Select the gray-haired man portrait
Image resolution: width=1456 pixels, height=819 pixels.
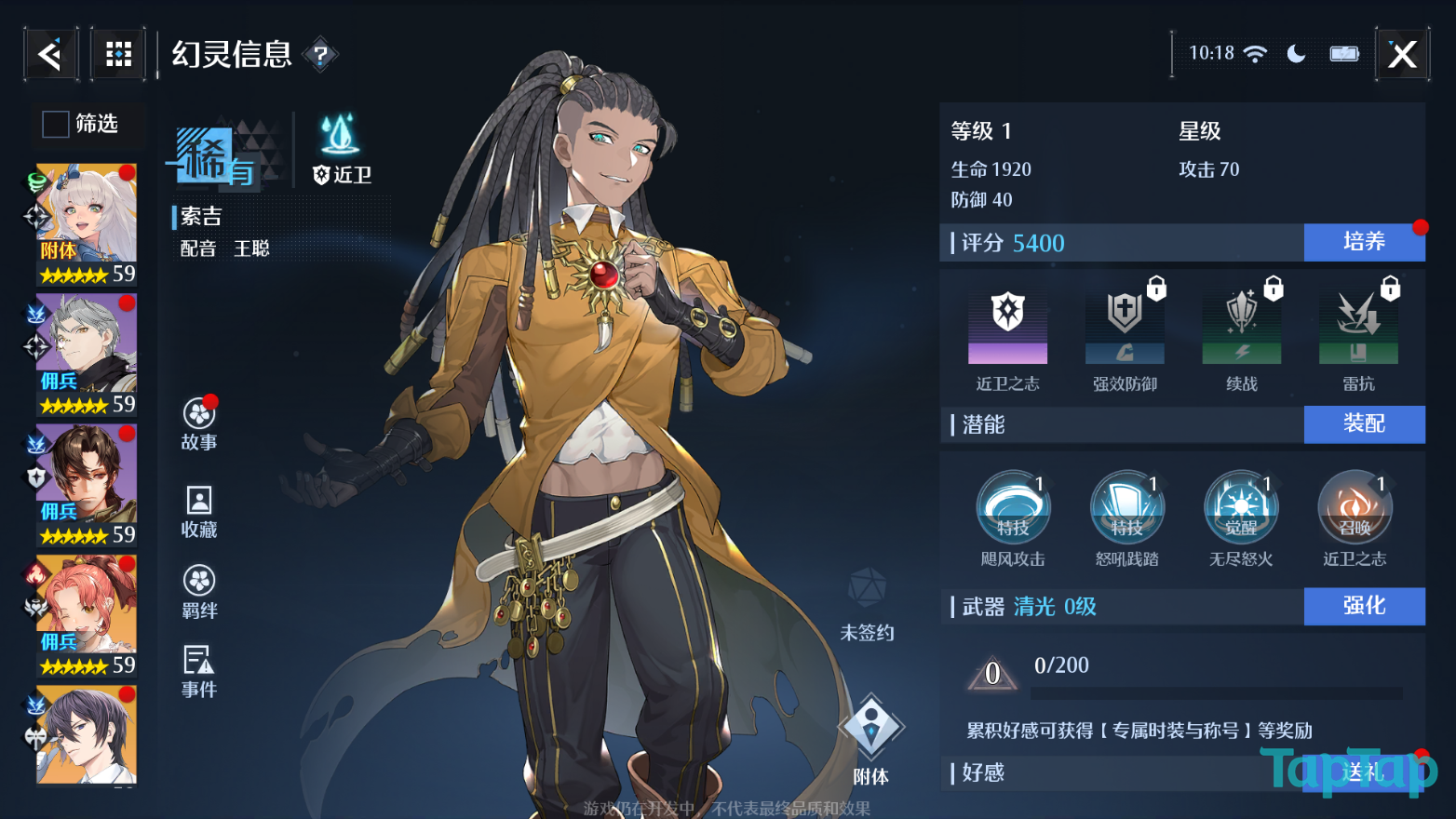click(87, 354)
